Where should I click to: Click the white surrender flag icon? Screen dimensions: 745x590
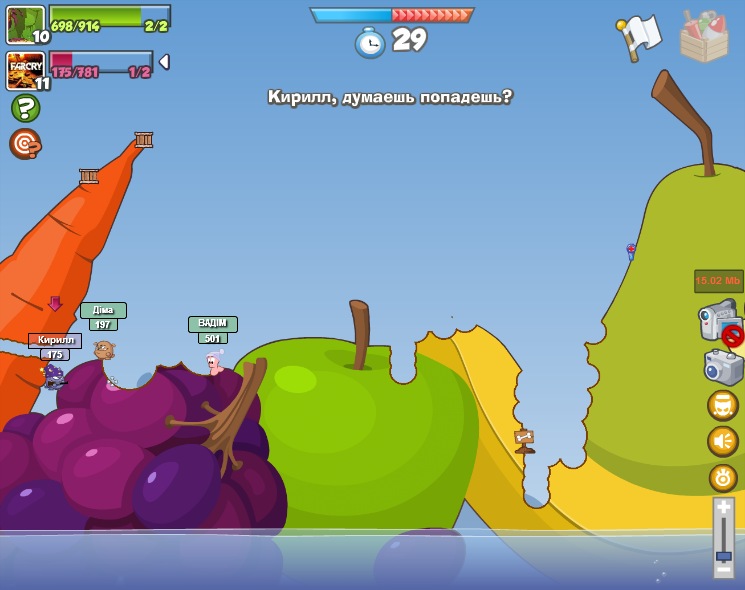point(640,36)
